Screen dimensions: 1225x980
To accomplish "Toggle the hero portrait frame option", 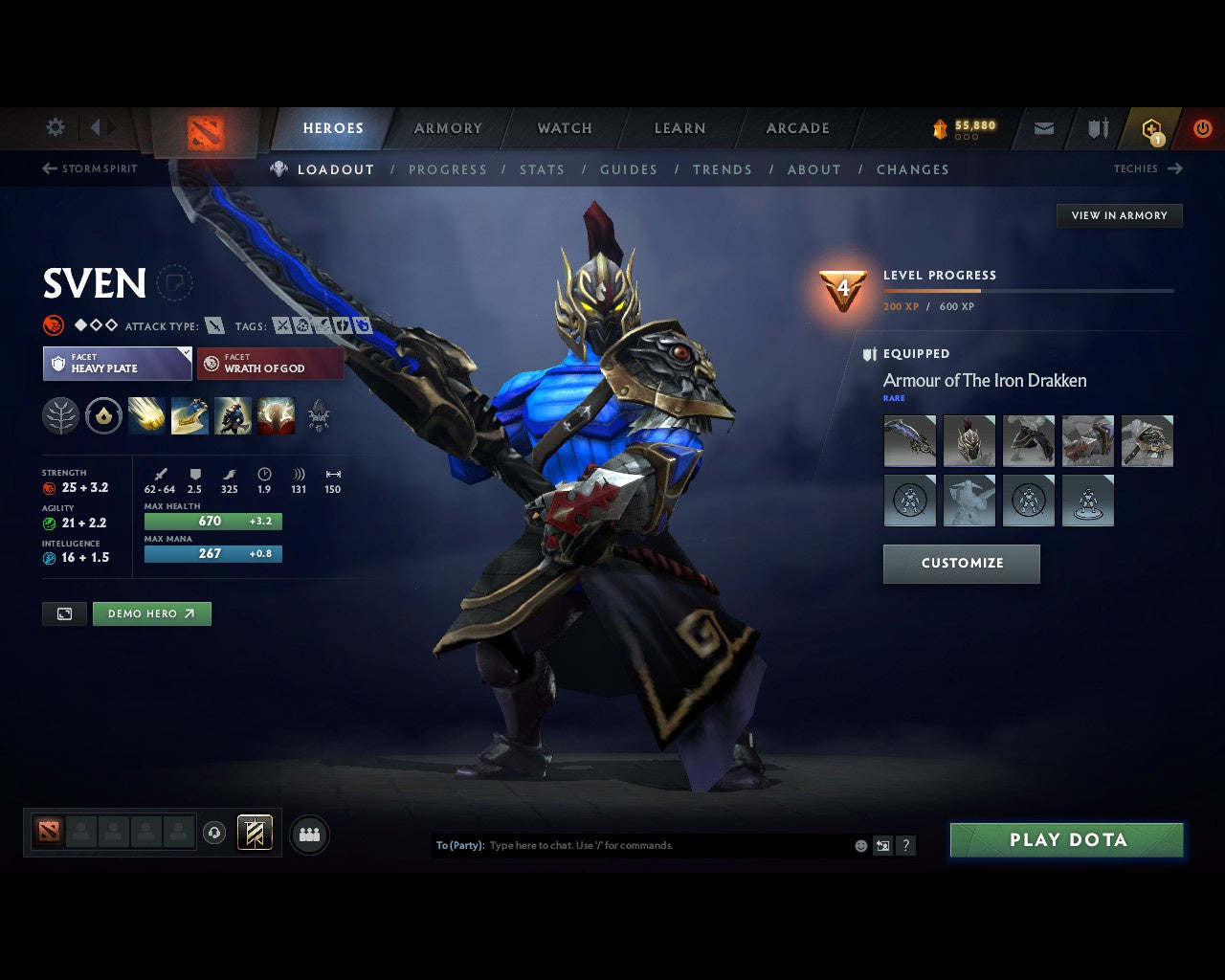I will coord(64,613).
